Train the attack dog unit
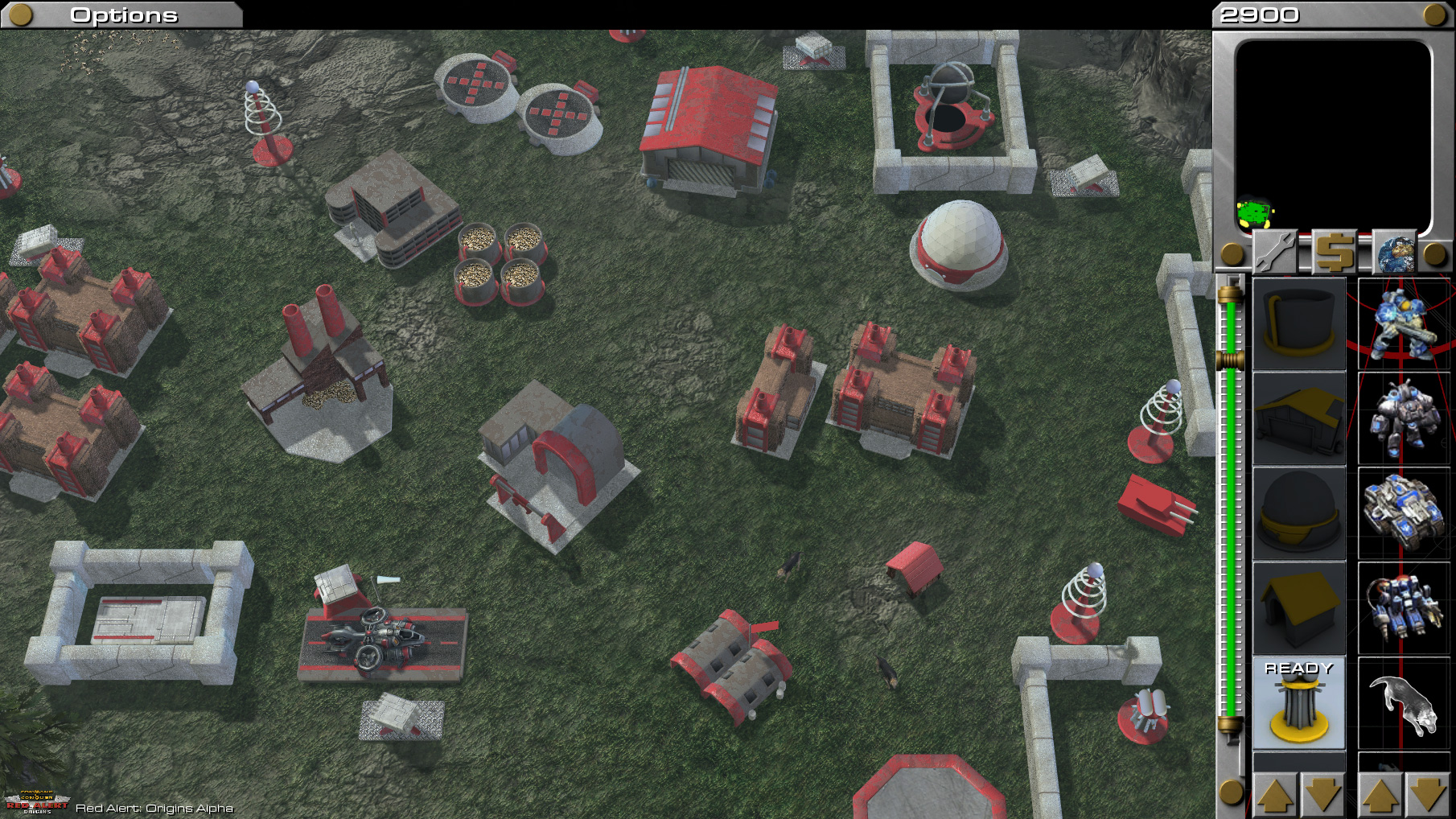Image resolution: width=1456 pixels, height=819 pixels. pyautogui.click(x=1404, y=703)
